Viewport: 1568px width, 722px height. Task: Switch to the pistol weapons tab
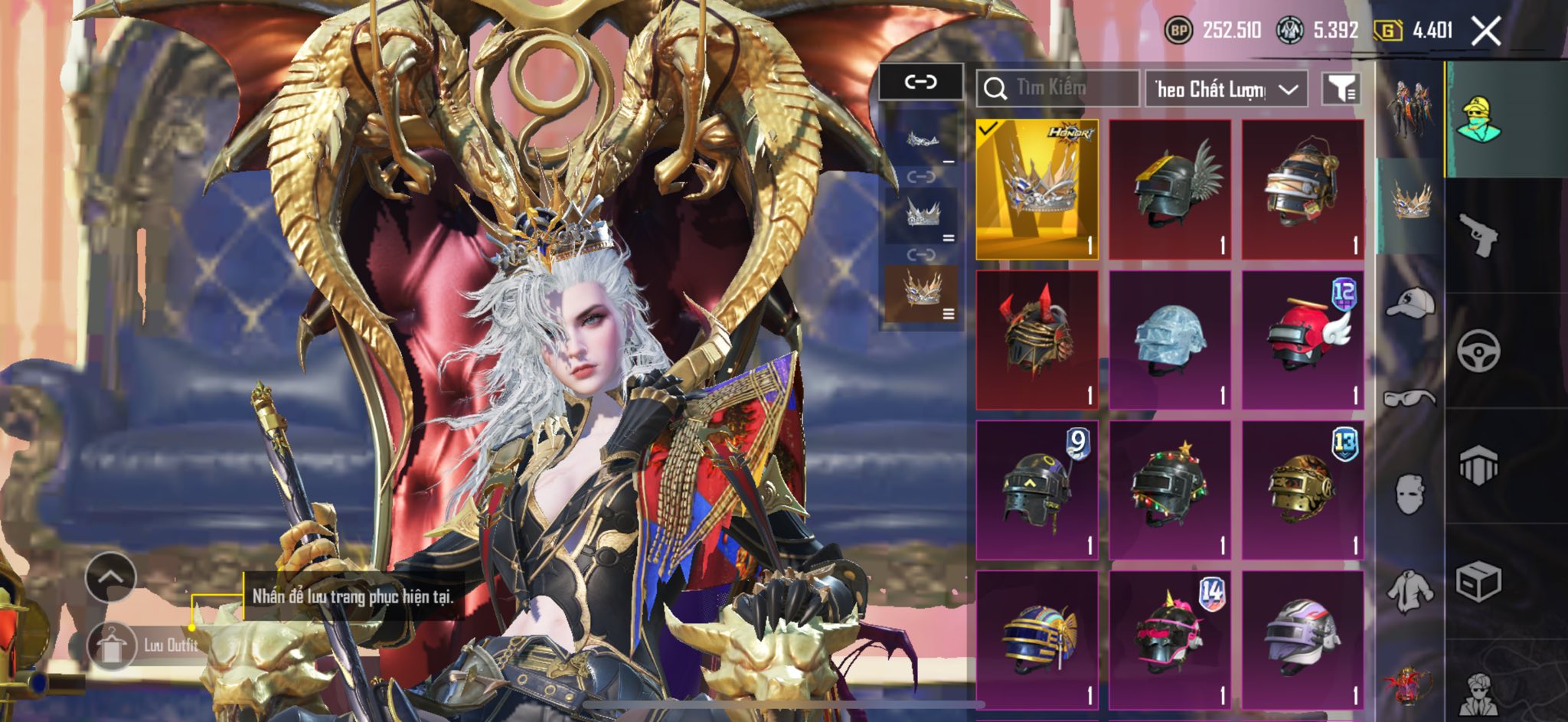click(1478, 234)
